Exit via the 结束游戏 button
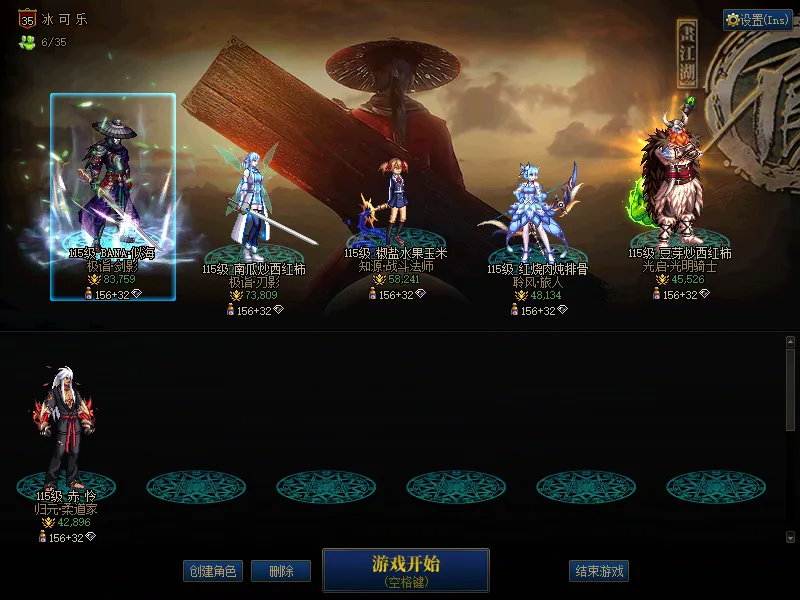The width and height of the screenshot is (800, 600). pyautogui.click(x=599, y=571)
